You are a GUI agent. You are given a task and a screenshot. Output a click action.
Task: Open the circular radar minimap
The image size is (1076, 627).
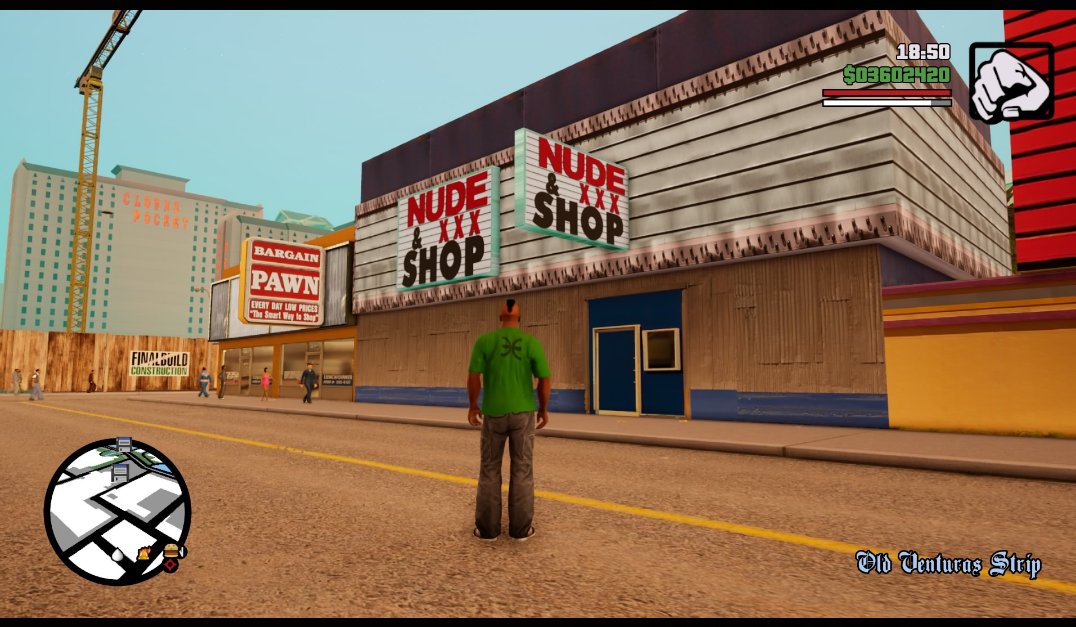click(116, 511)
